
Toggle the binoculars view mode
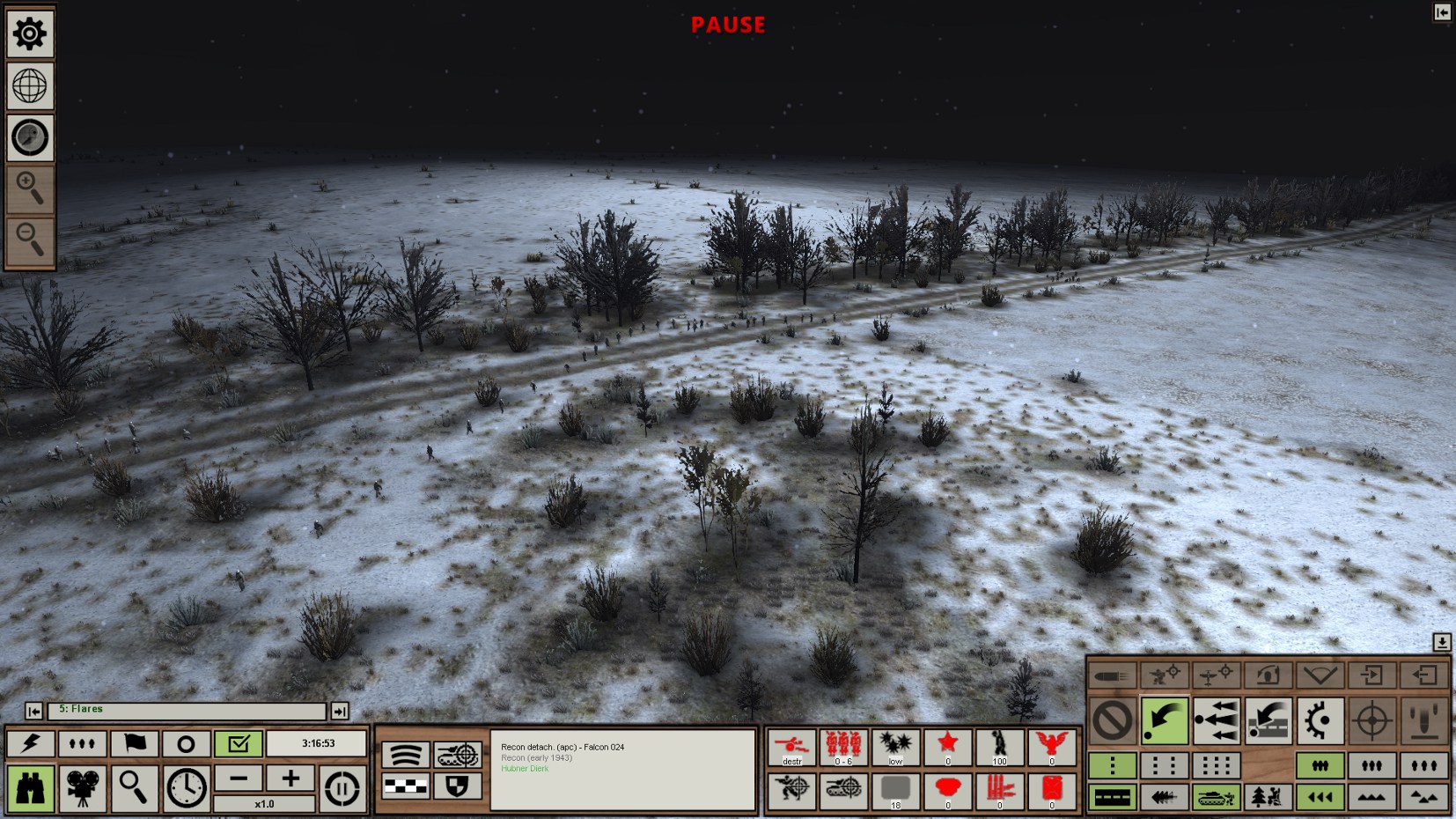pos(30,786)
